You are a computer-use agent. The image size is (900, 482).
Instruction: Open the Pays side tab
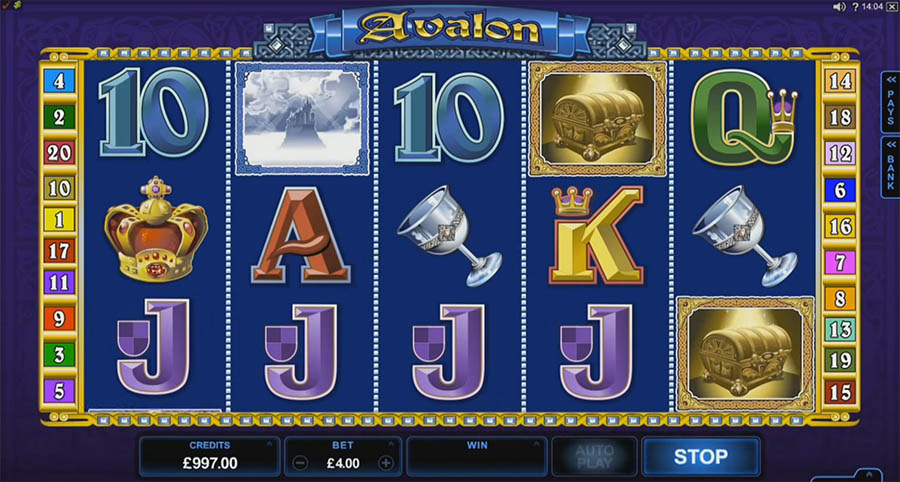point(890,101)
